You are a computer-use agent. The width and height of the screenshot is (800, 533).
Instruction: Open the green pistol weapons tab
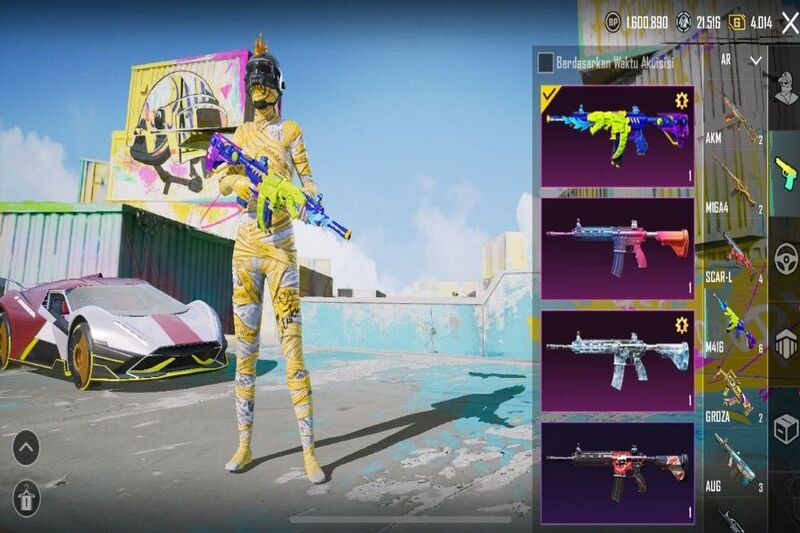[785, 172]
